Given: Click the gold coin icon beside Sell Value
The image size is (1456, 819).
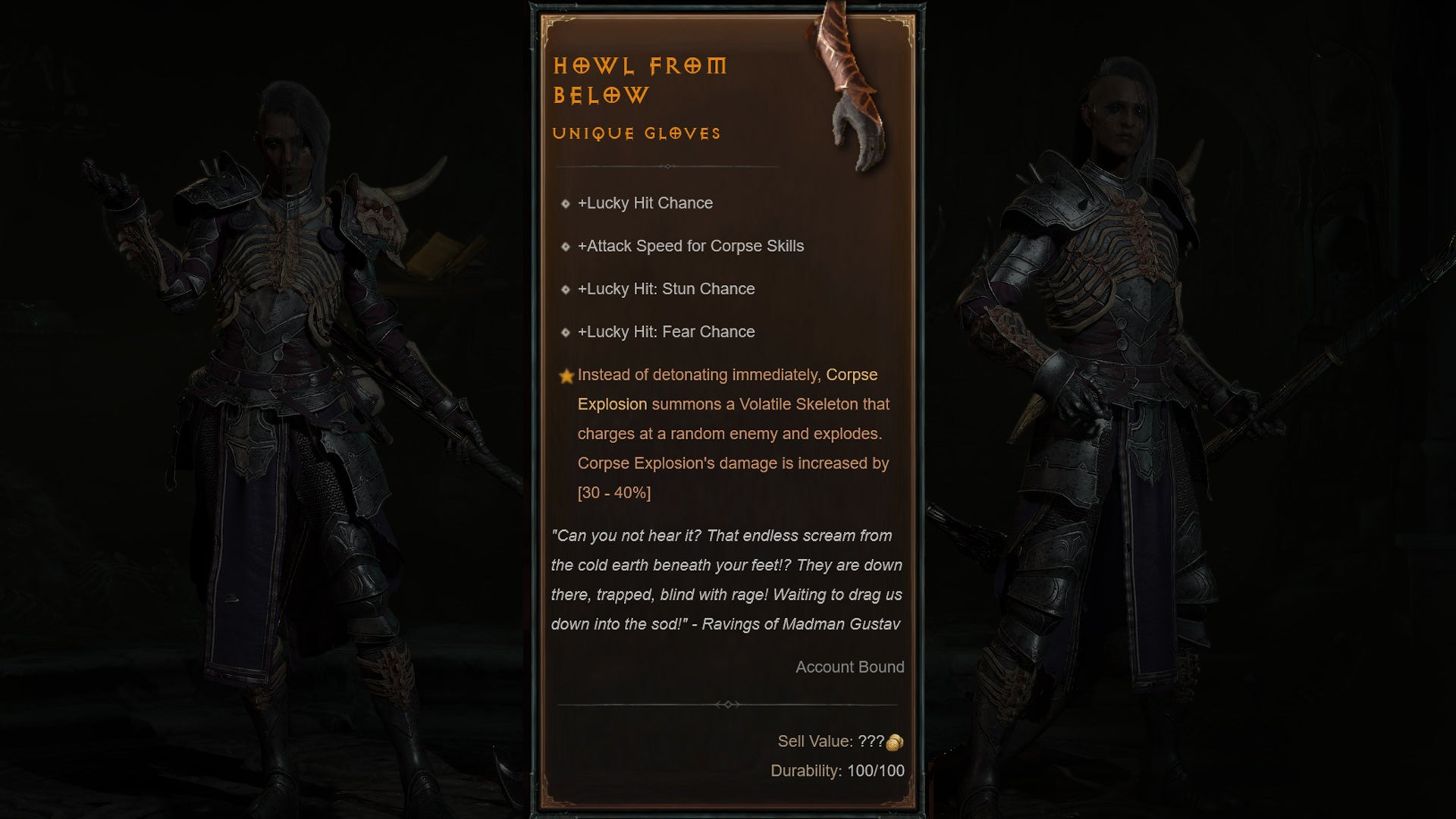Looking at the screenshot, I should [895, 742].
